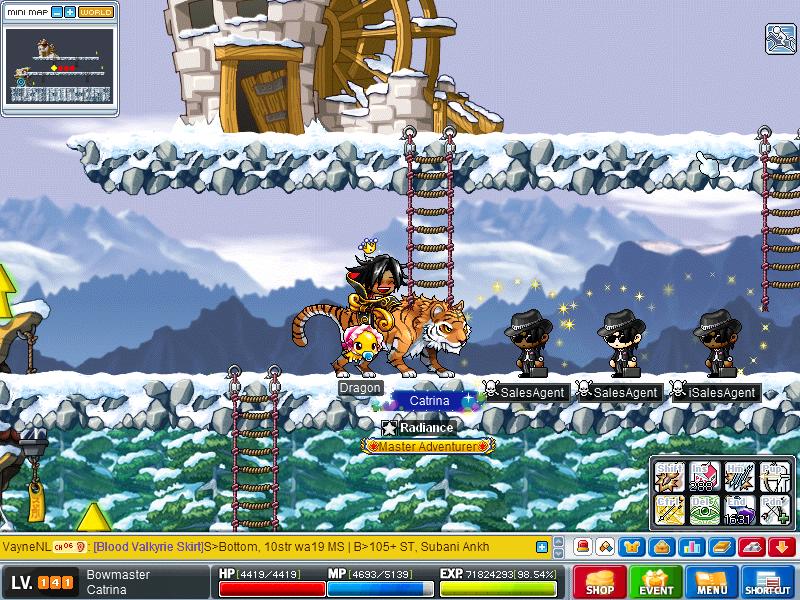Click the minimap display
Viewport: 800px width, 600px height.
click(x=59, y=65)
